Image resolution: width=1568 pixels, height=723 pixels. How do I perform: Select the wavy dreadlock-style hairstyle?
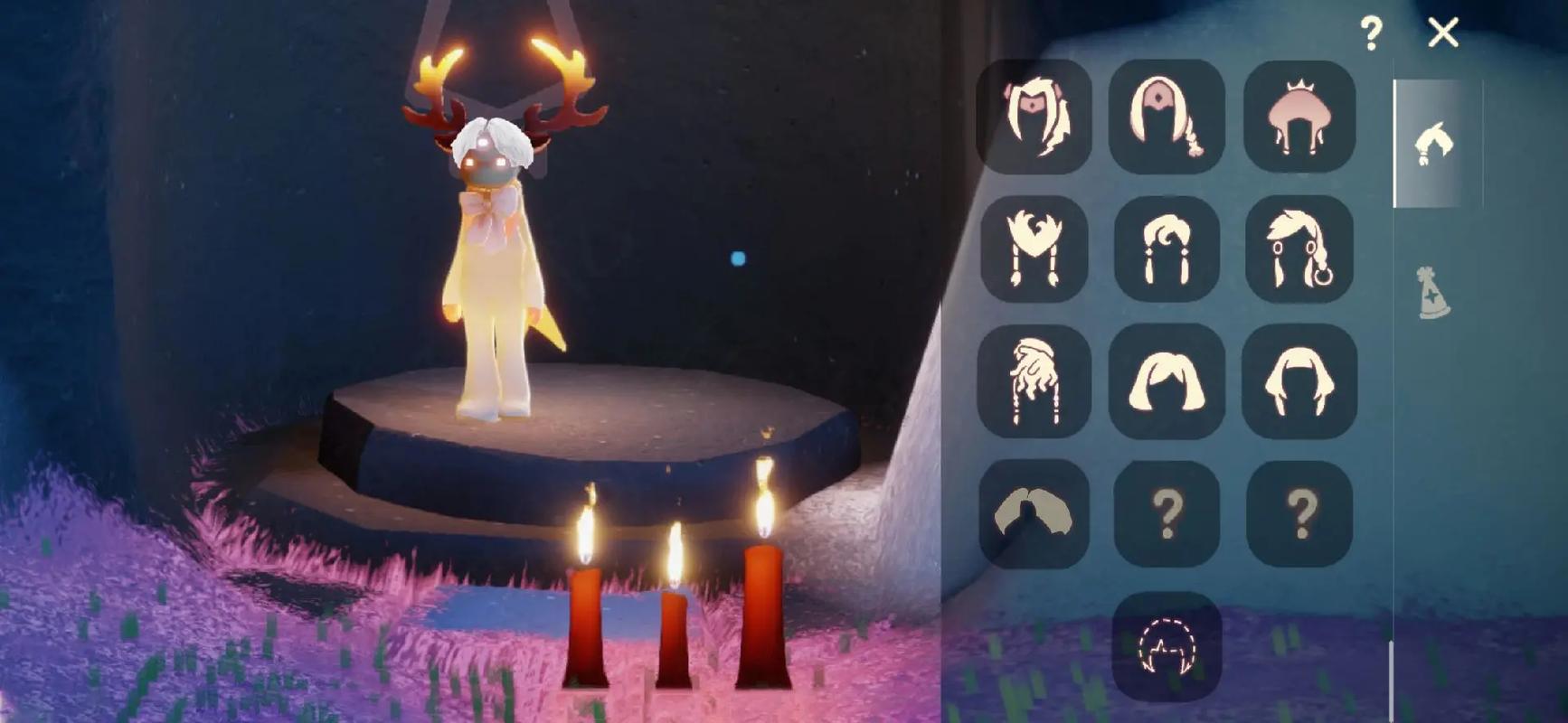click(x=1034, y=381)
